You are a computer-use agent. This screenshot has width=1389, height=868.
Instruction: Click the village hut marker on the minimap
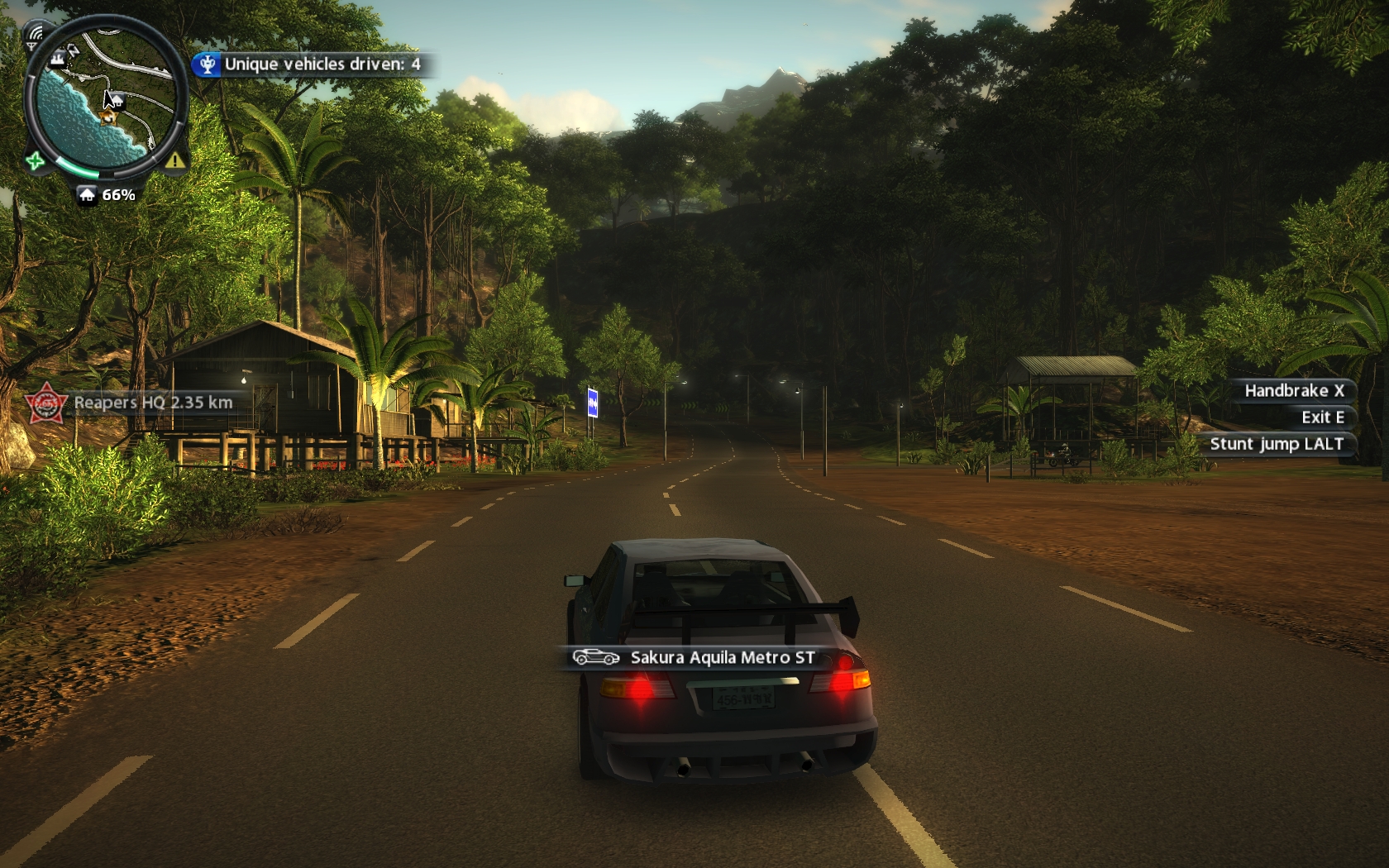coord(117,100)
